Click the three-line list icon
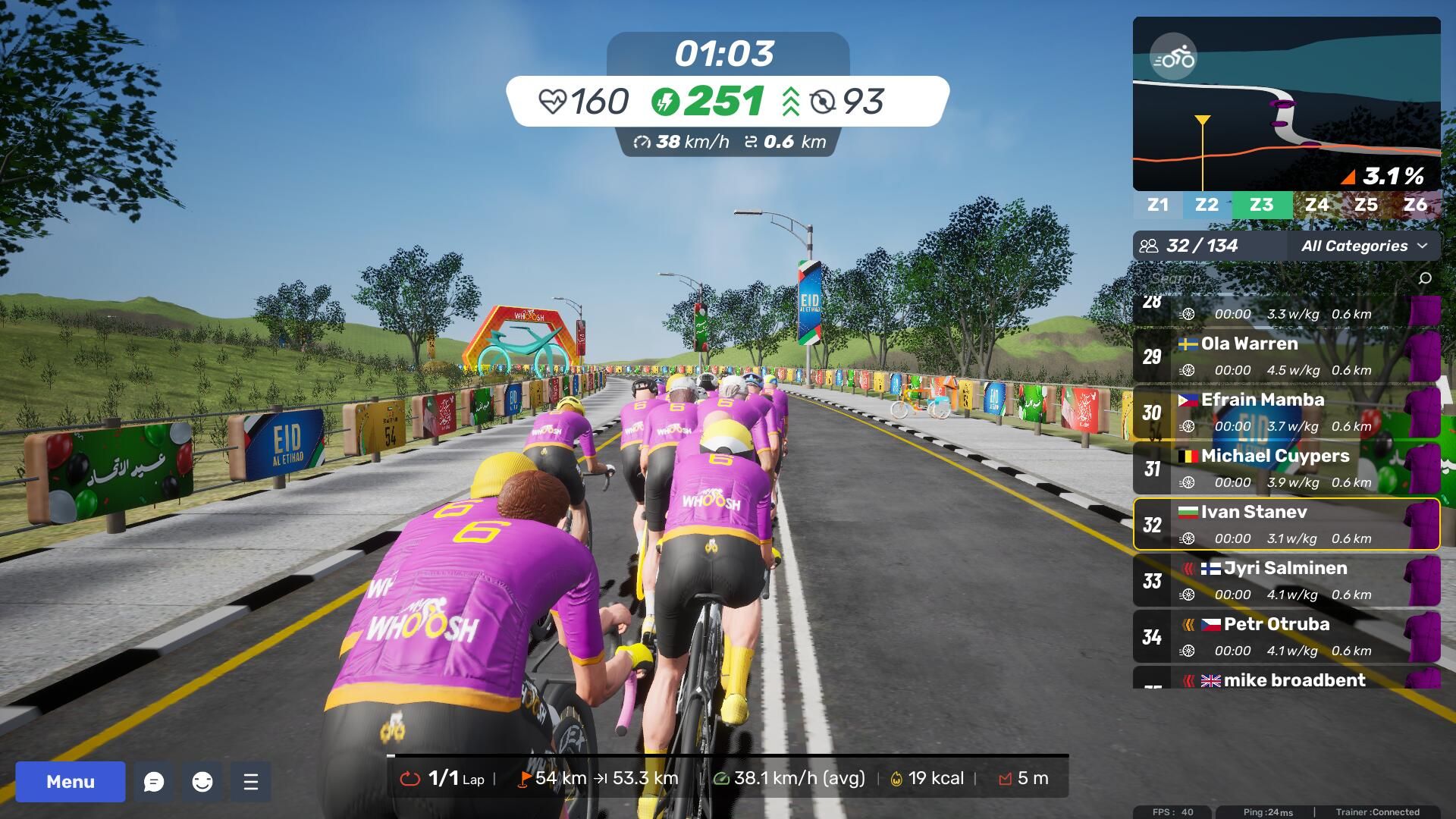The image size is (1456, 819). pos(251,782)
